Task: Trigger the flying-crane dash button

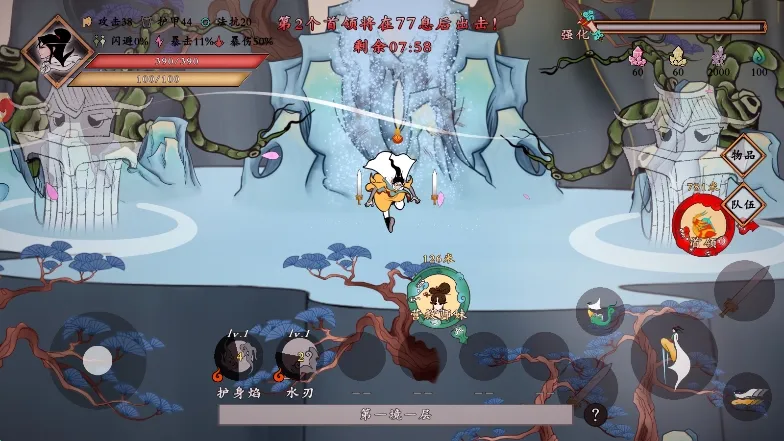Action: [x=746, y=397]
